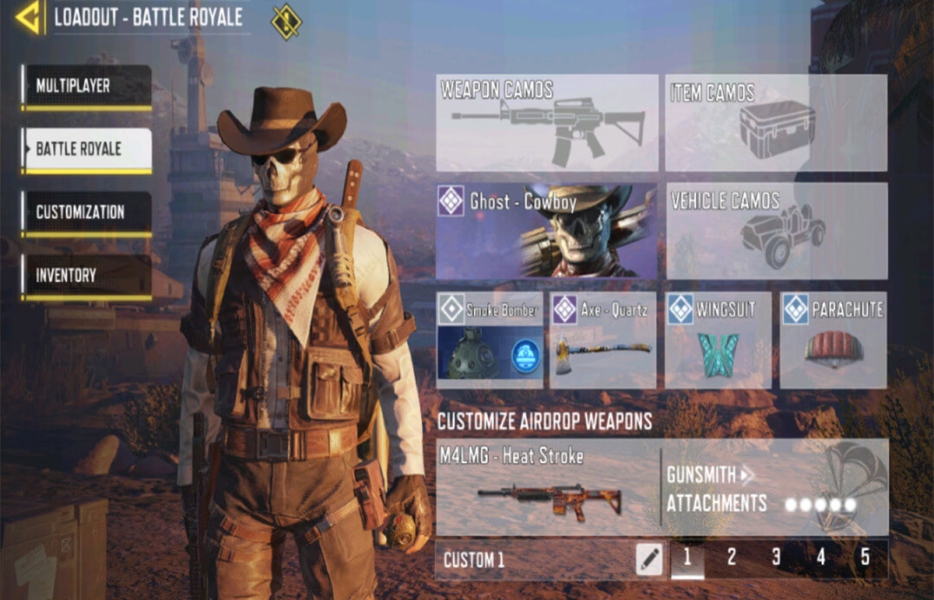Open the Vehicle Camos panel

[776, 231]
